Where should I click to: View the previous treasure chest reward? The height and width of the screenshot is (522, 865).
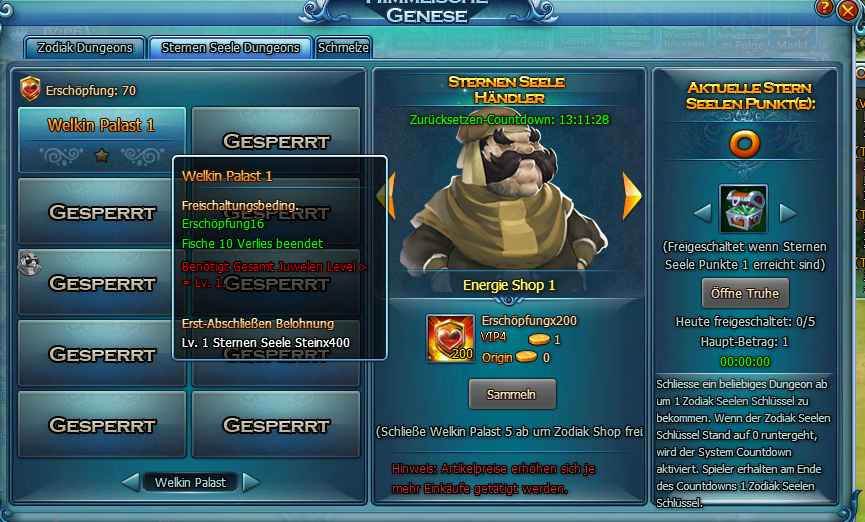pos(702,212)
